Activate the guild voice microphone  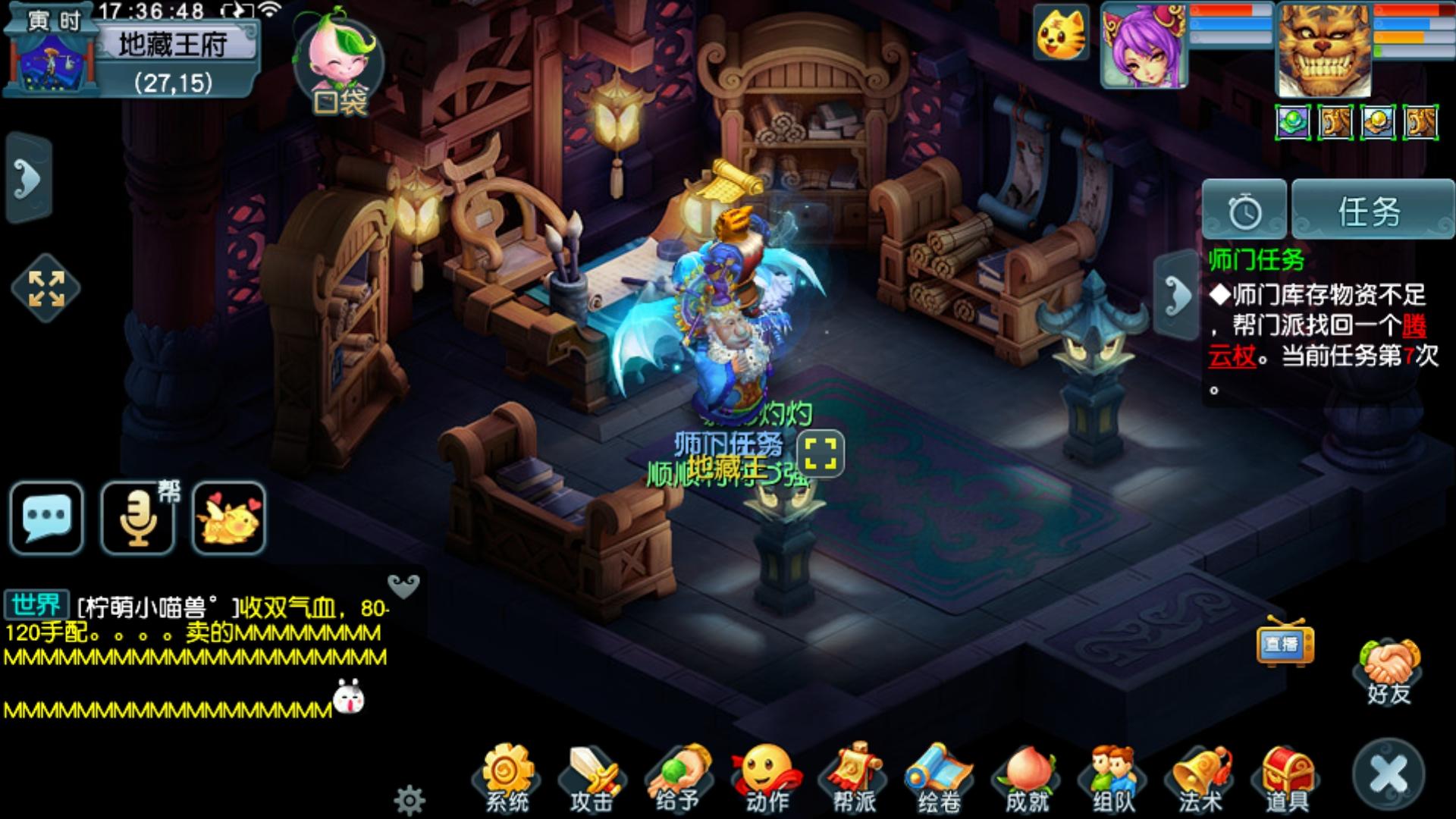point(139,518)
